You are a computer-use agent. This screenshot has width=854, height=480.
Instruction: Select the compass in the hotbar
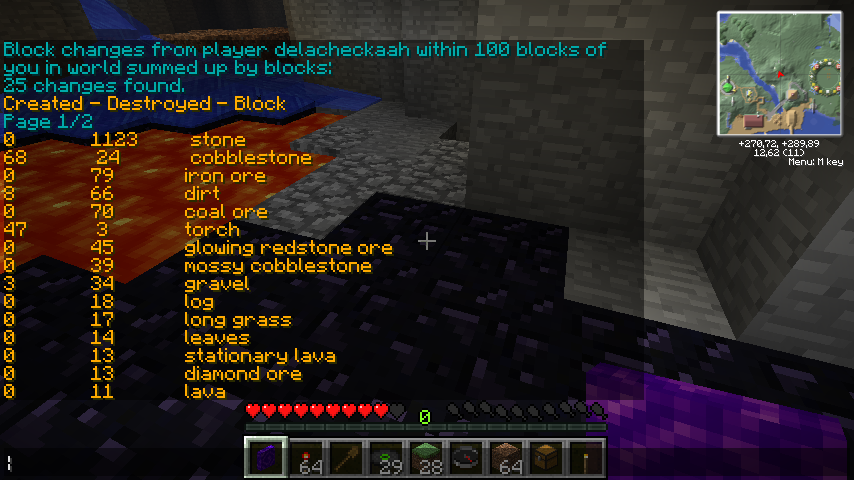[466, 457]
